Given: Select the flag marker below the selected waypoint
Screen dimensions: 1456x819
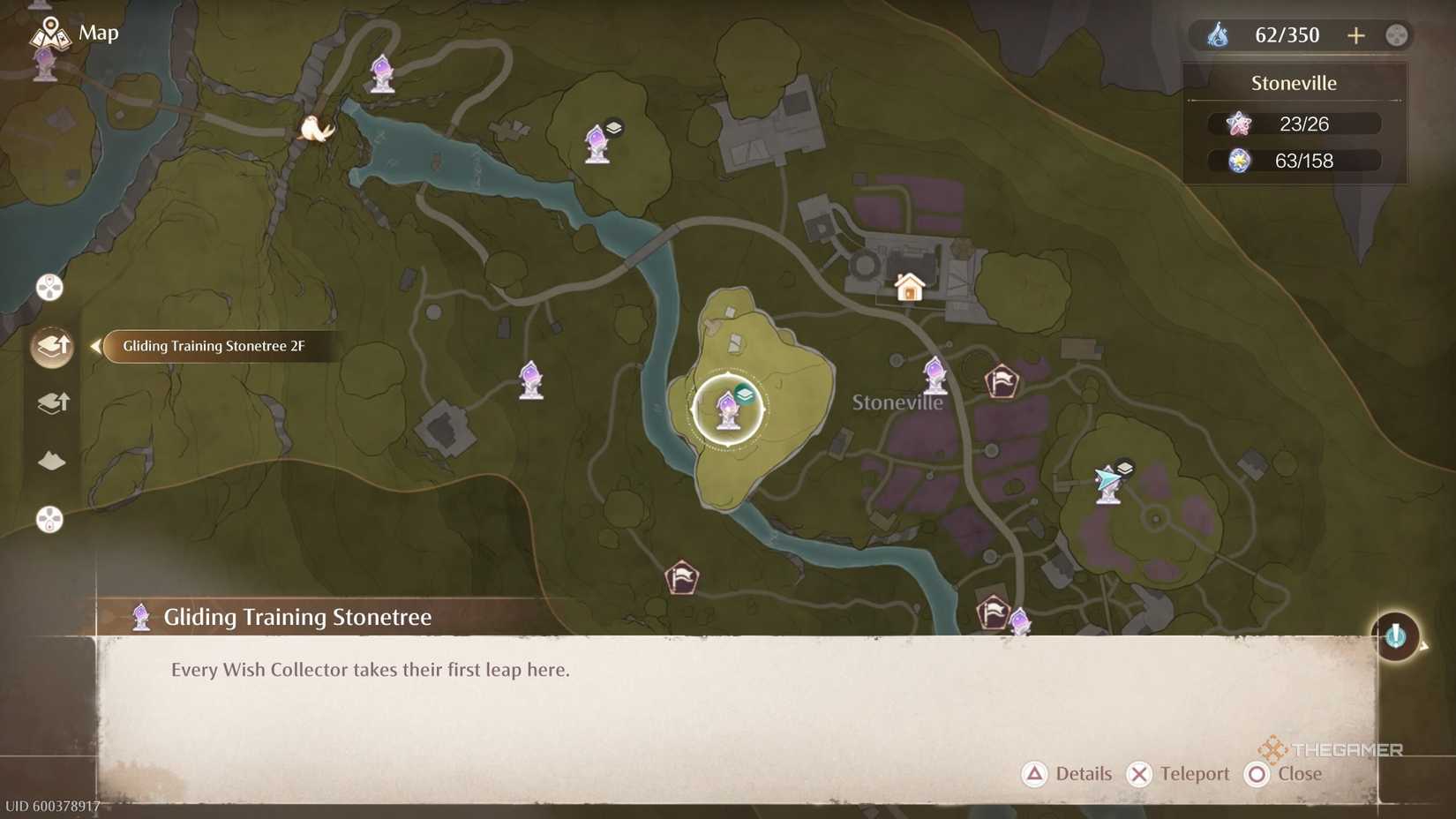Looking at the screenshot, I should 679,577.
